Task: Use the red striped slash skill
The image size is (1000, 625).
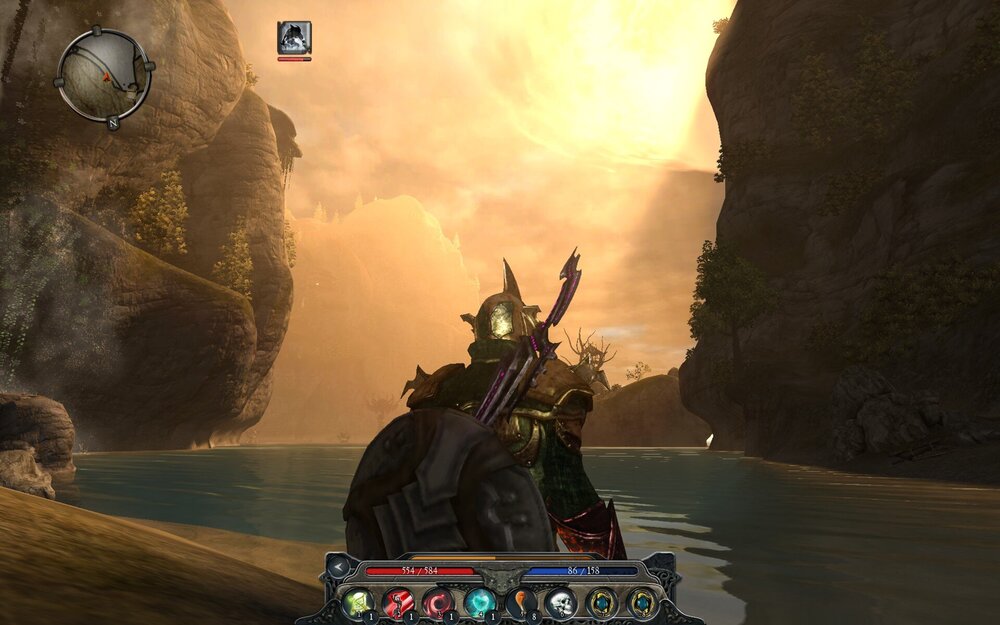Action: [398, 602]
